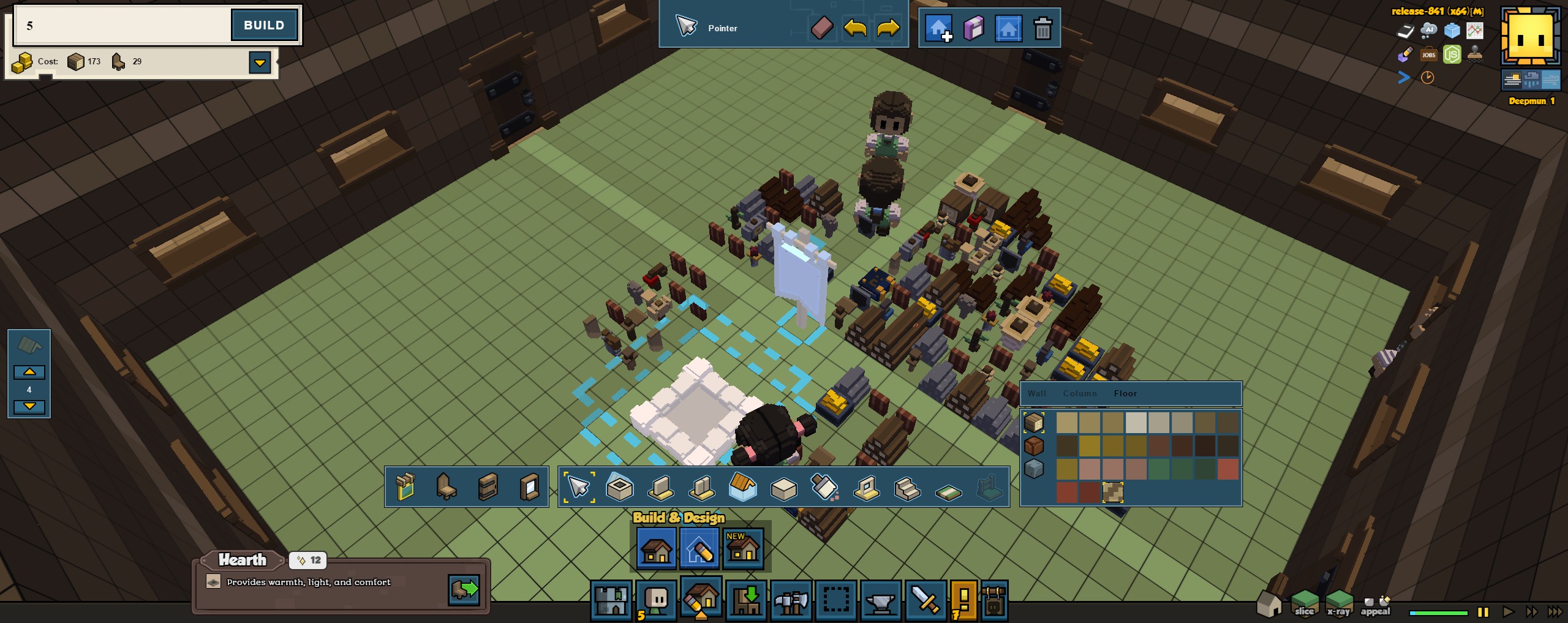Switch to the Wall materials tab
This screenshot has width=1568, height=623.
tap(1037, 393)
